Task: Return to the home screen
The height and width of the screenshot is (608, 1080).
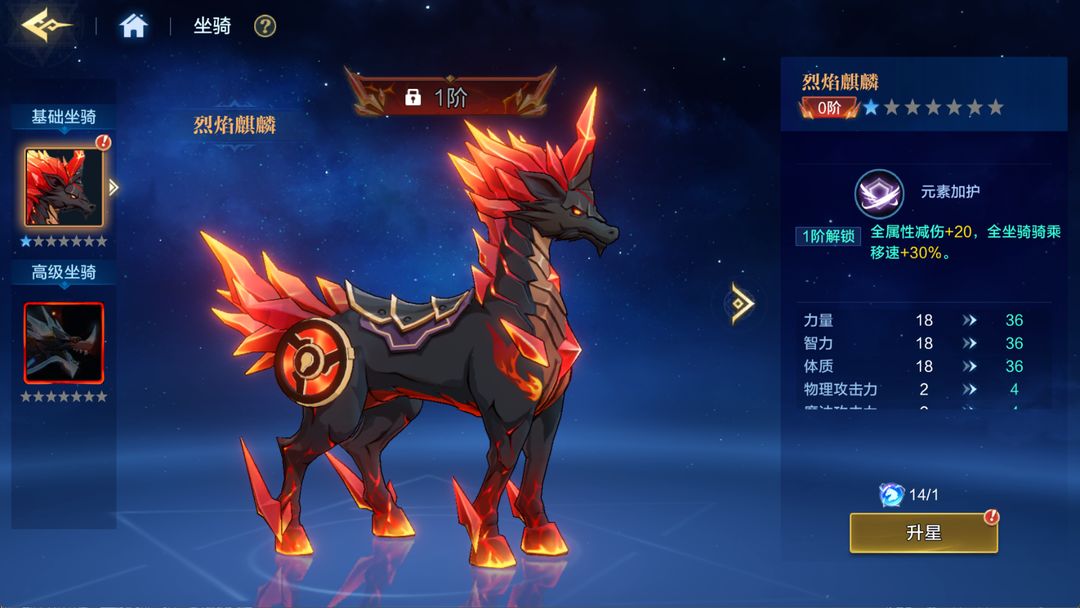Action: pyautogui.click(x=133, y=26)
